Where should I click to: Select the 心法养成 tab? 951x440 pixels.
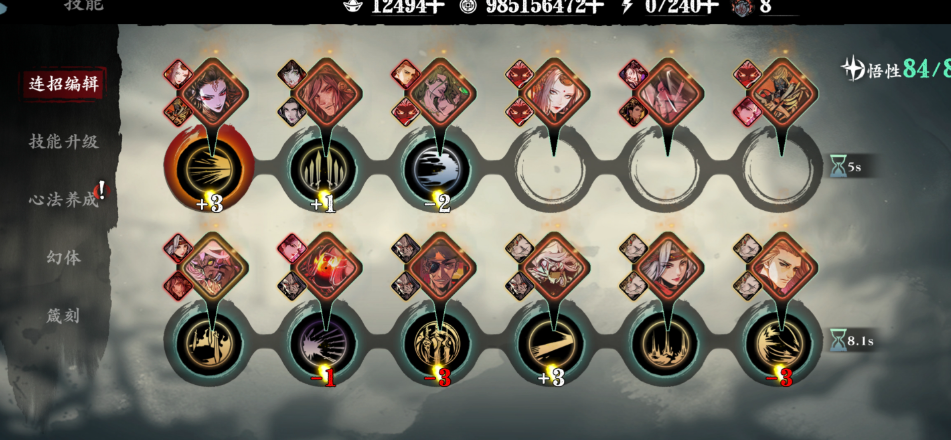pos(64,200)
